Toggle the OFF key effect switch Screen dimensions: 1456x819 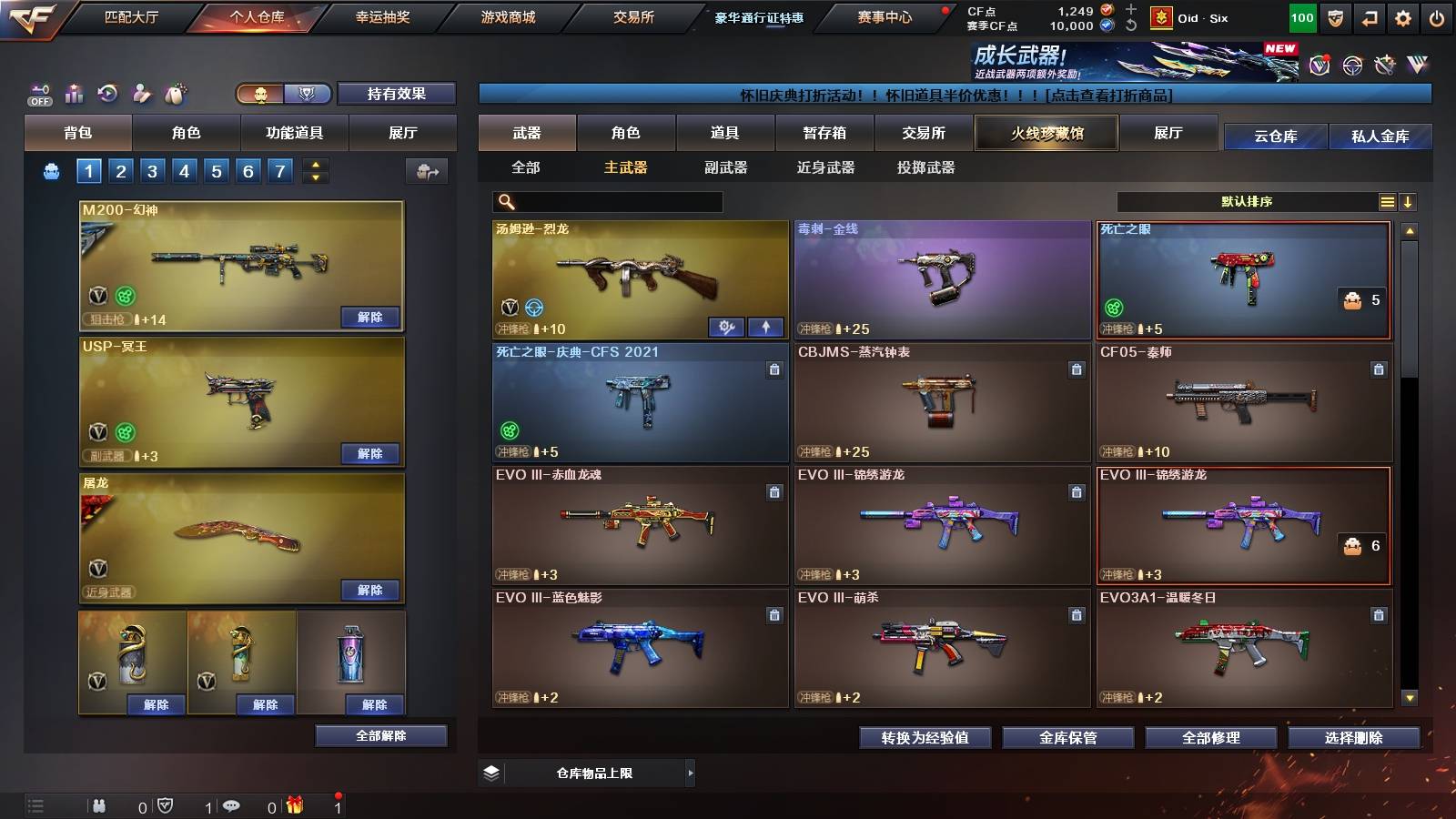40,95
